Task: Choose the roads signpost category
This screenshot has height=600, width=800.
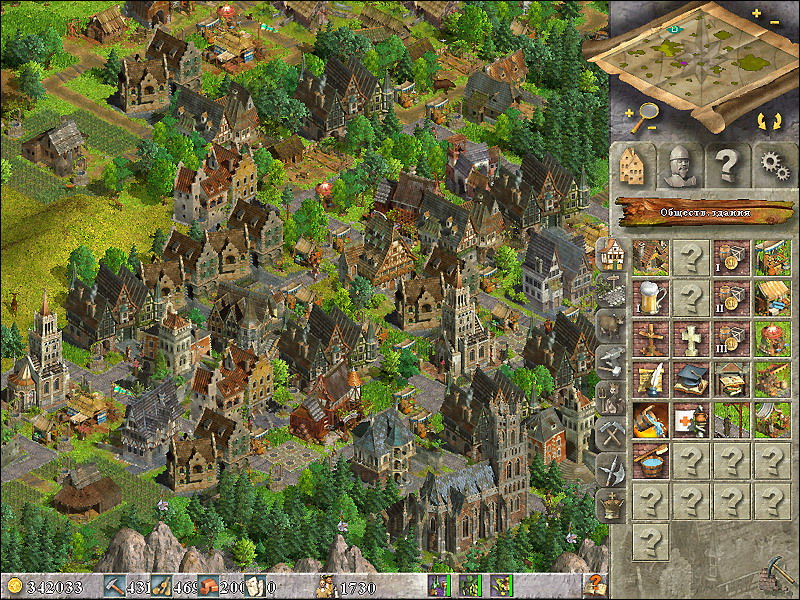Action: [610, 290]
